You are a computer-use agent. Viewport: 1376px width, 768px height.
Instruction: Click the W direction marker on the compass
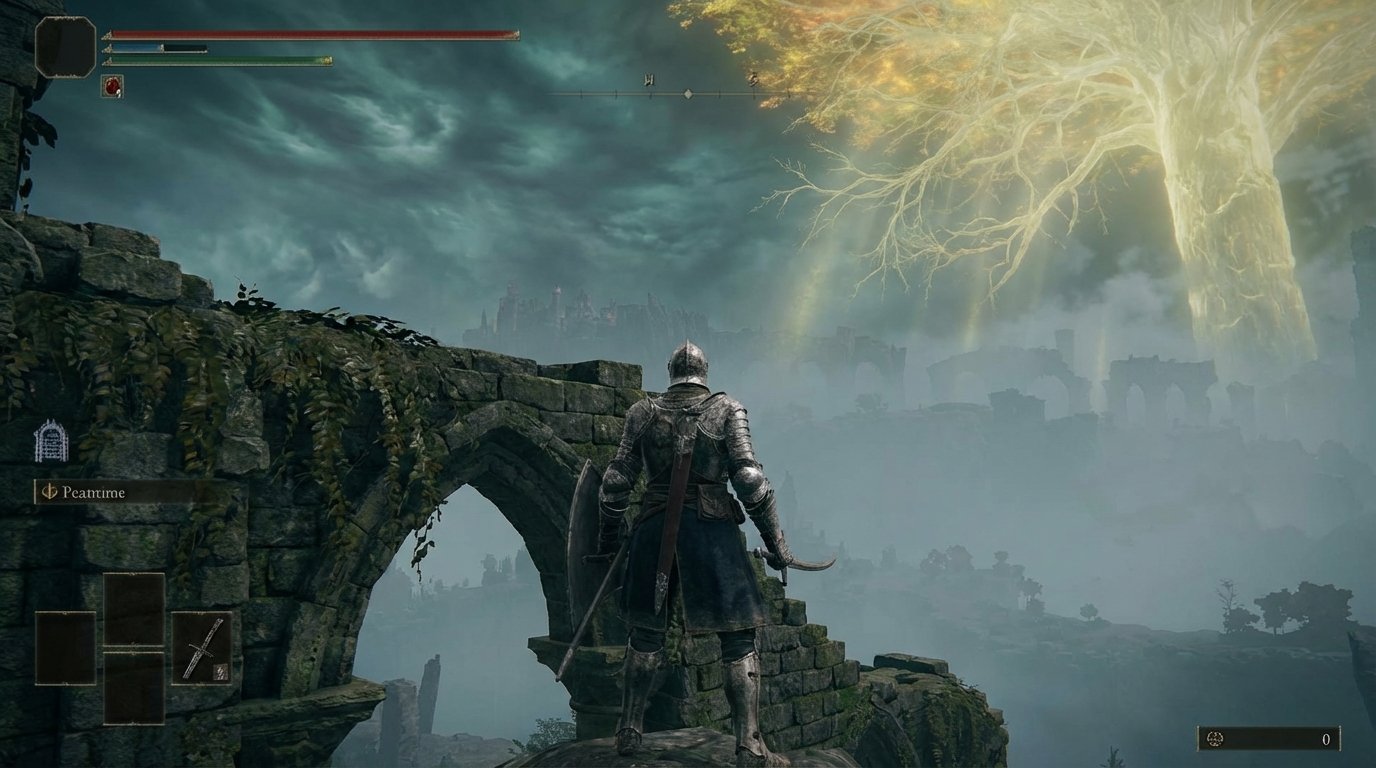(648, 82)
